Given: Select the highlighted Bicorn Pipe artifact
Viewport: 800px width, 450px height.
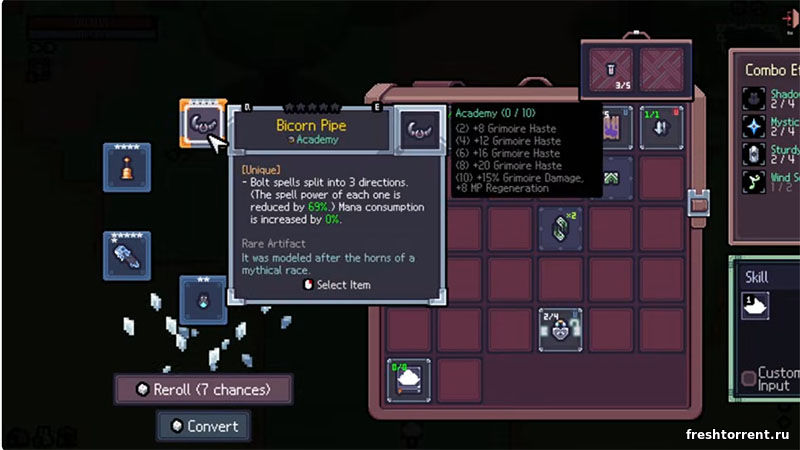Looking at the screenshot, I should (203, 125).
